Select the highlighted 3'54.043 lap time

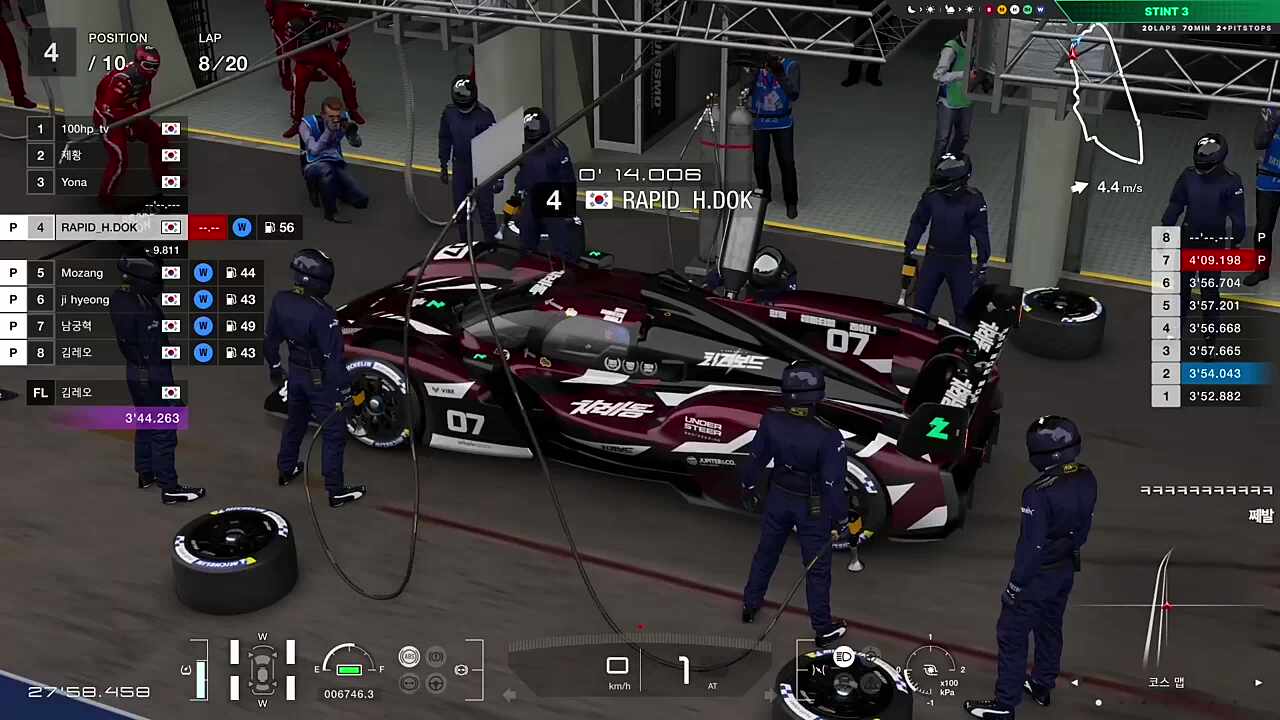(x=1214, y=373)
